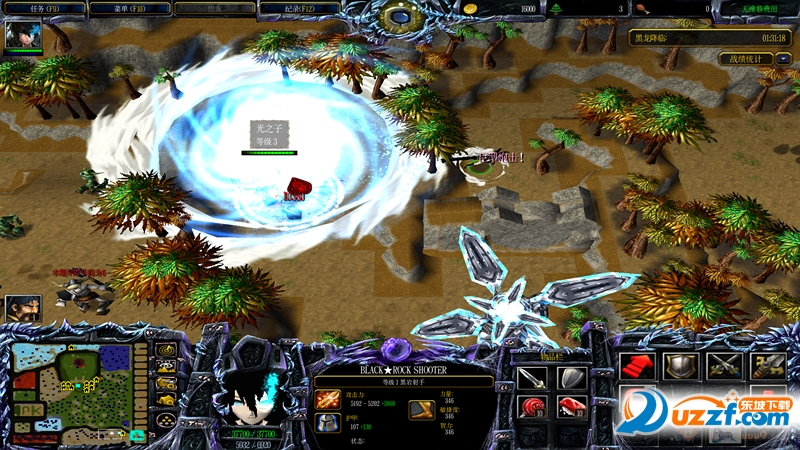Select the silver shield inventory item
This screenshot has width=800, height=450.
(571, 377)
